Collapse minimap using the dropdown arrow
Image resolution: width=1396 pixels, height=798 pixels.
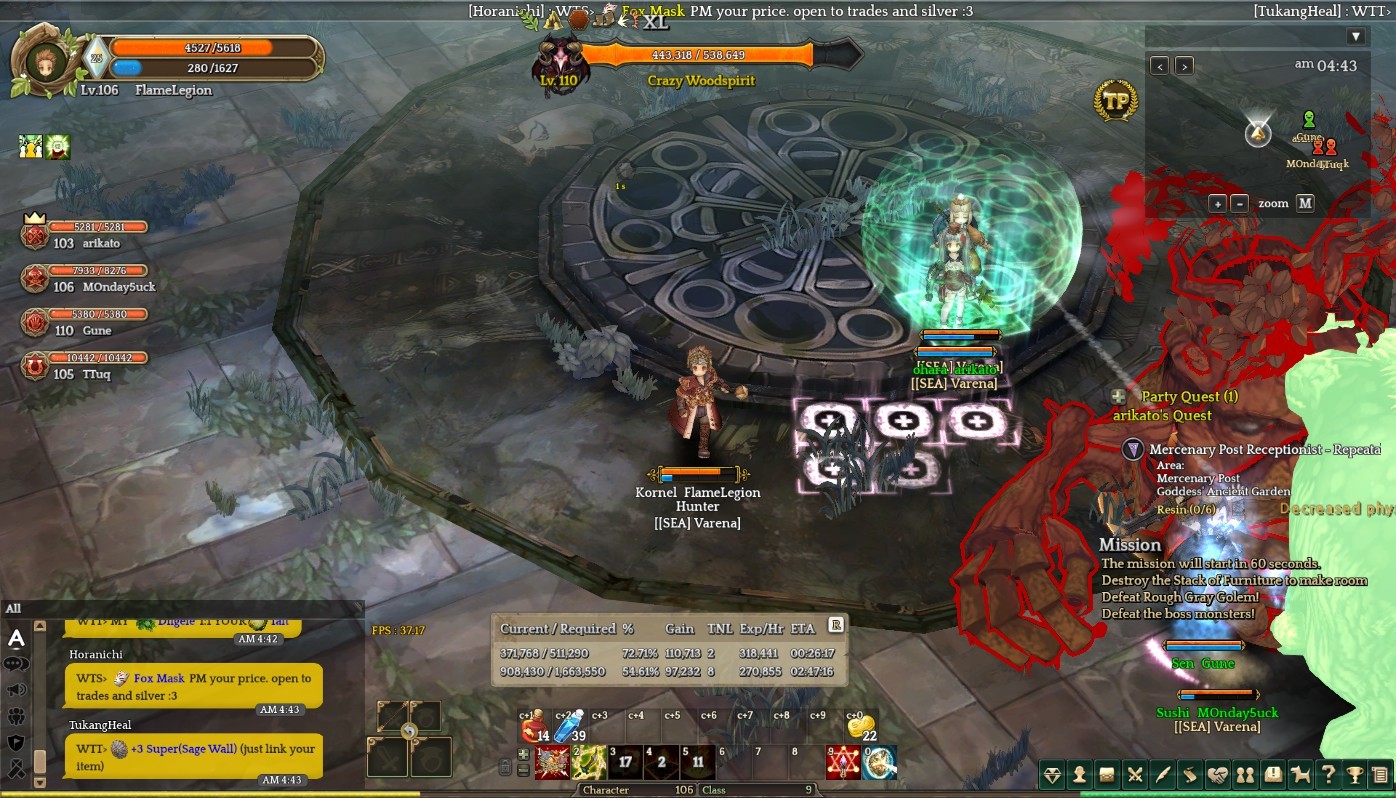1356,37
